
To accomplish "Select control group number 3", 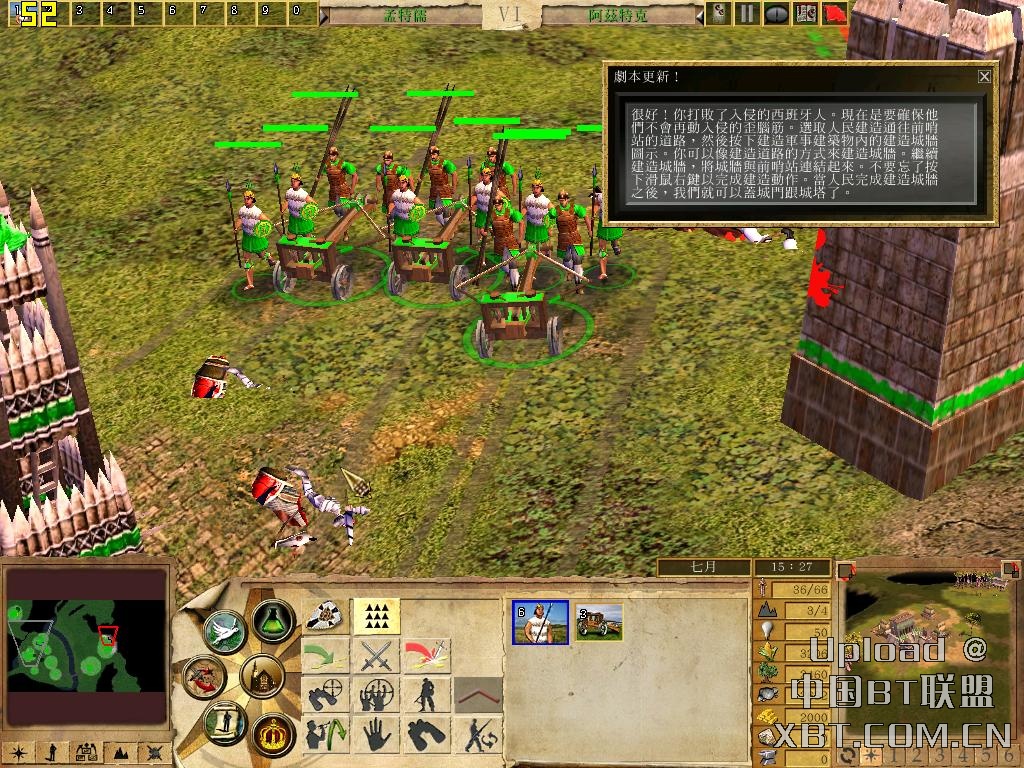I will pos(79,12).
